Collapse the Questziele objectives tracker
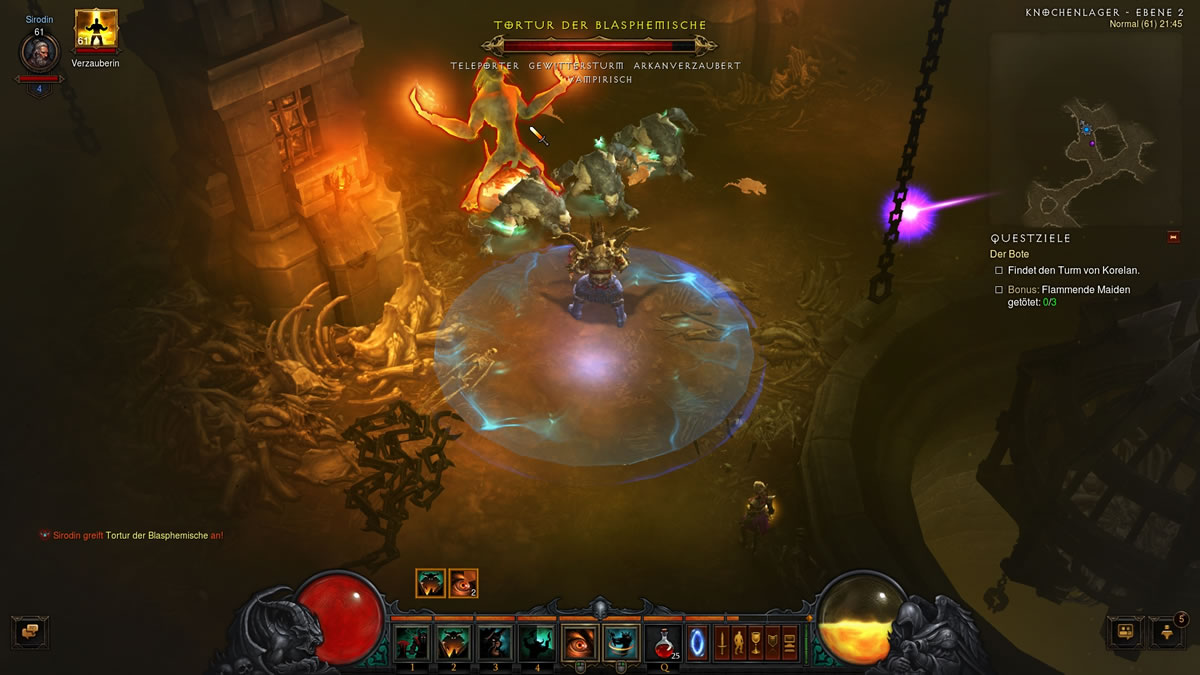Screen dimensions: 1200x675 (x=1173, y=237)
